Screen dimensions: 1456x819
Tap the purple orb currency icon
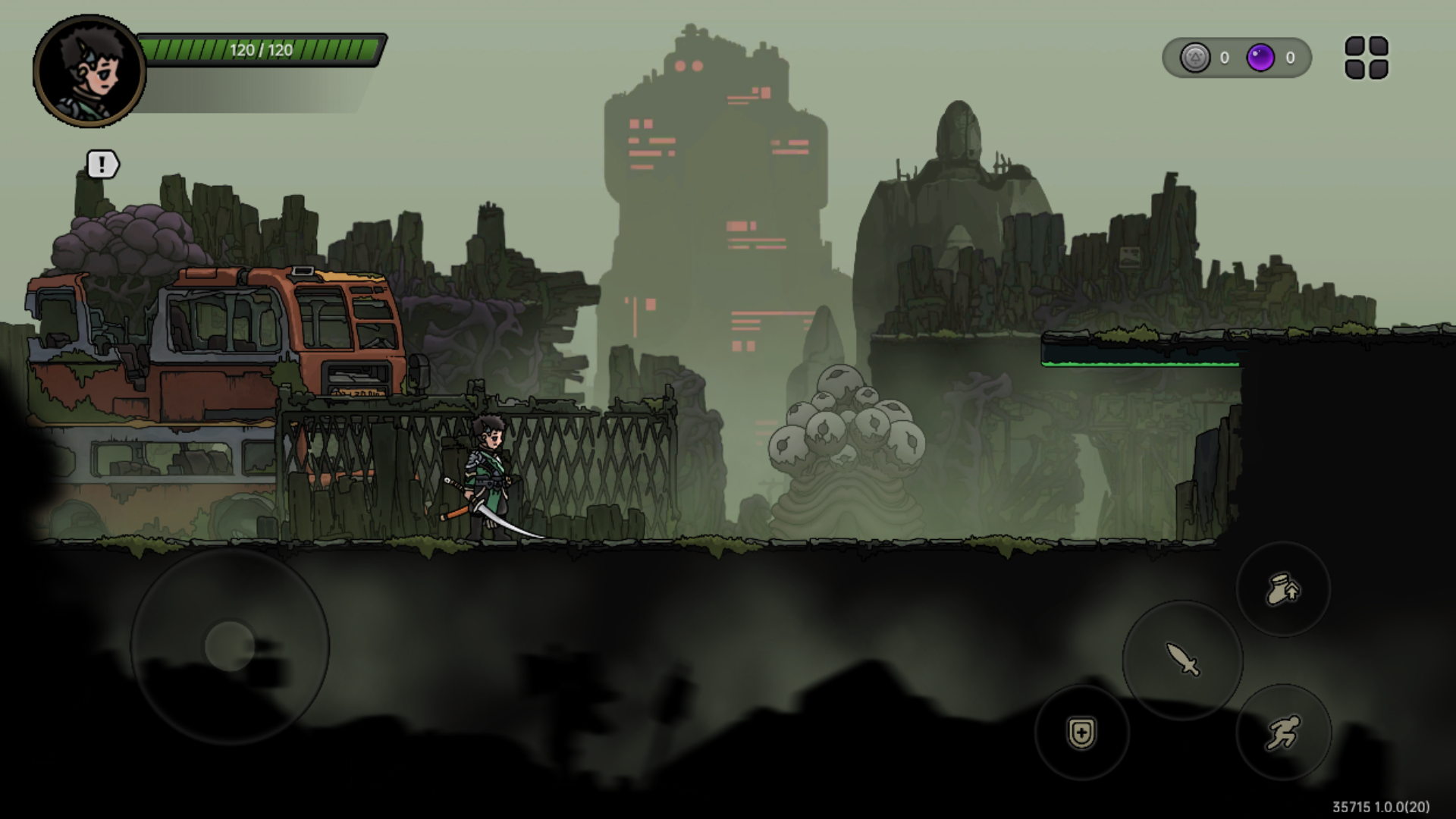[x=1260, y=58]
